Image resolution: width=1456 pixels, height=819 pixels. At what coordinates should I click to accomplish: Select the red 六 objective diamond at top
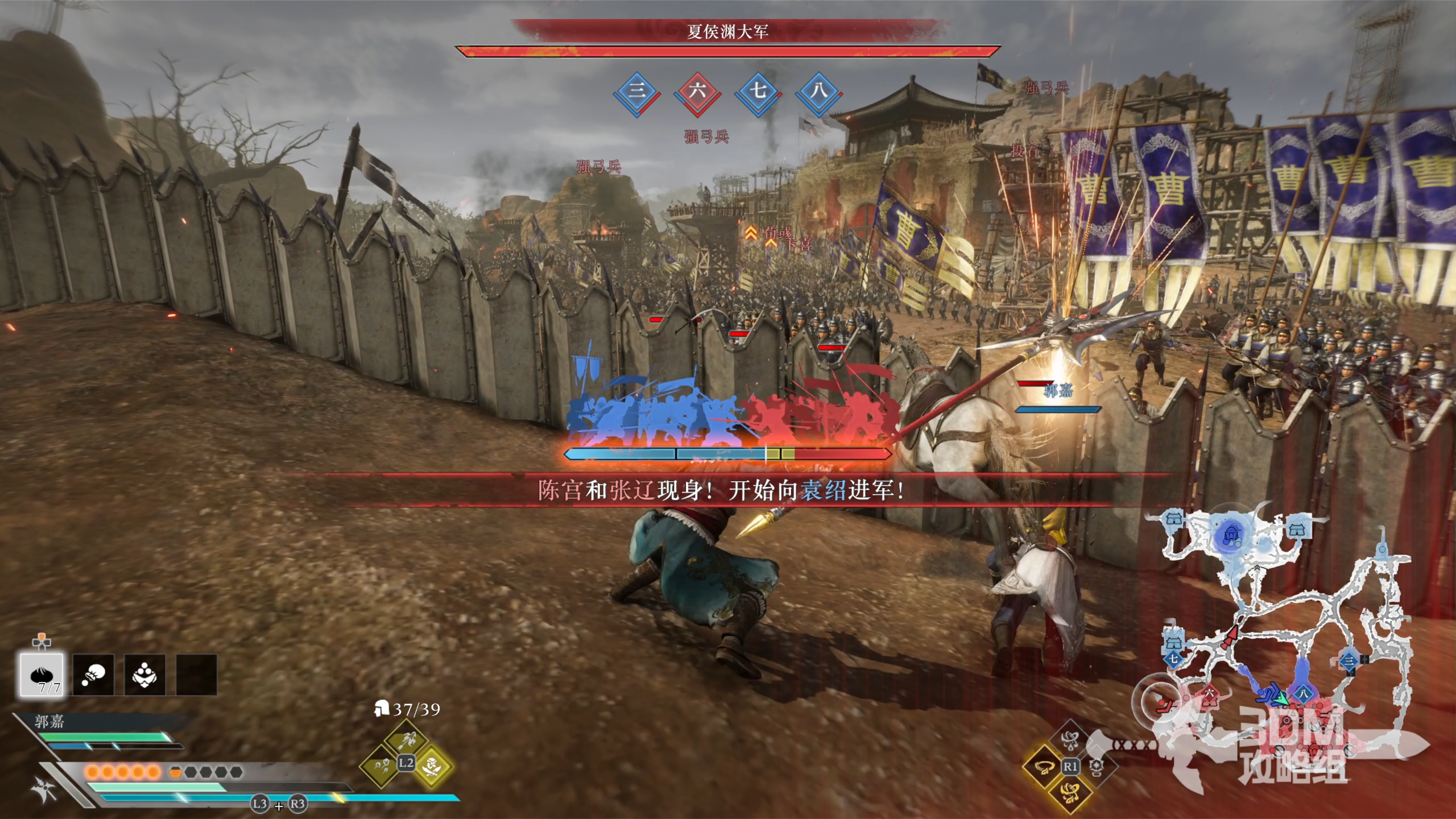697,92
